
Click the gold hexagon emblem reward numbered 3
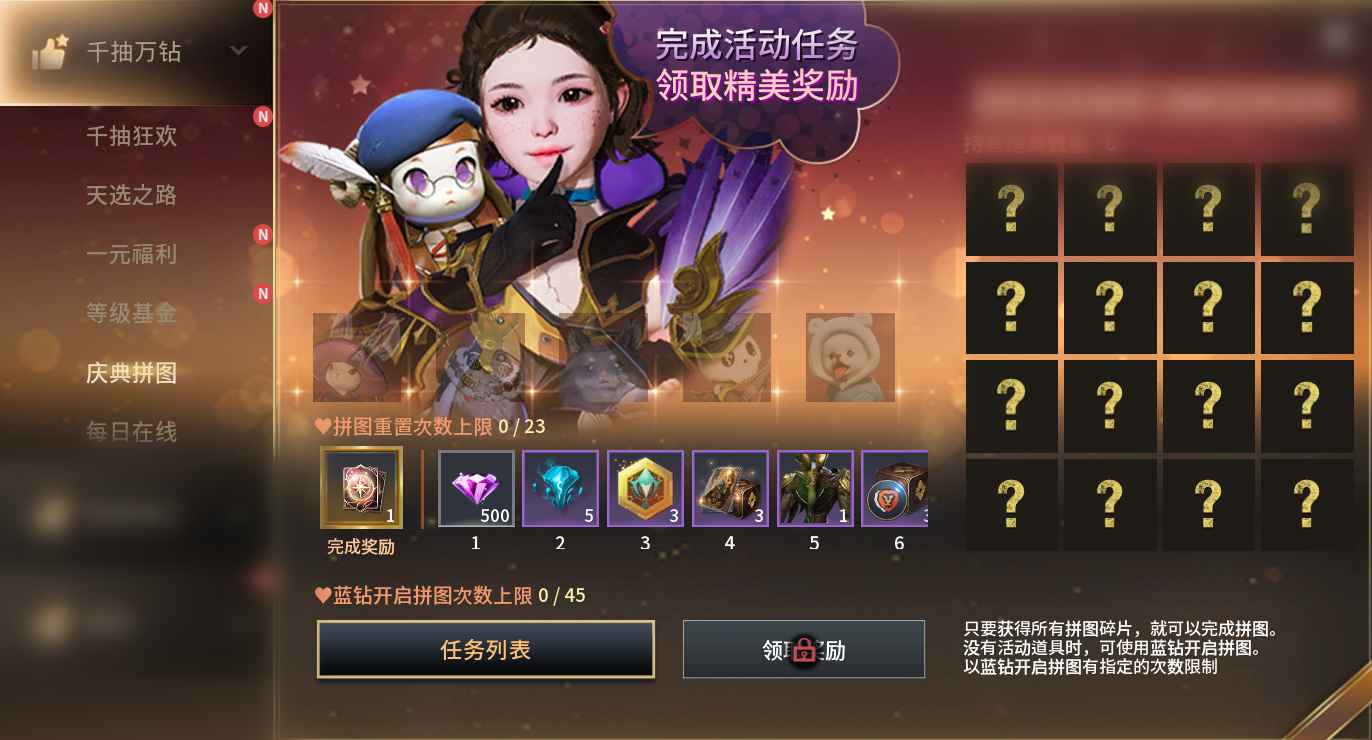click(645, 489)
